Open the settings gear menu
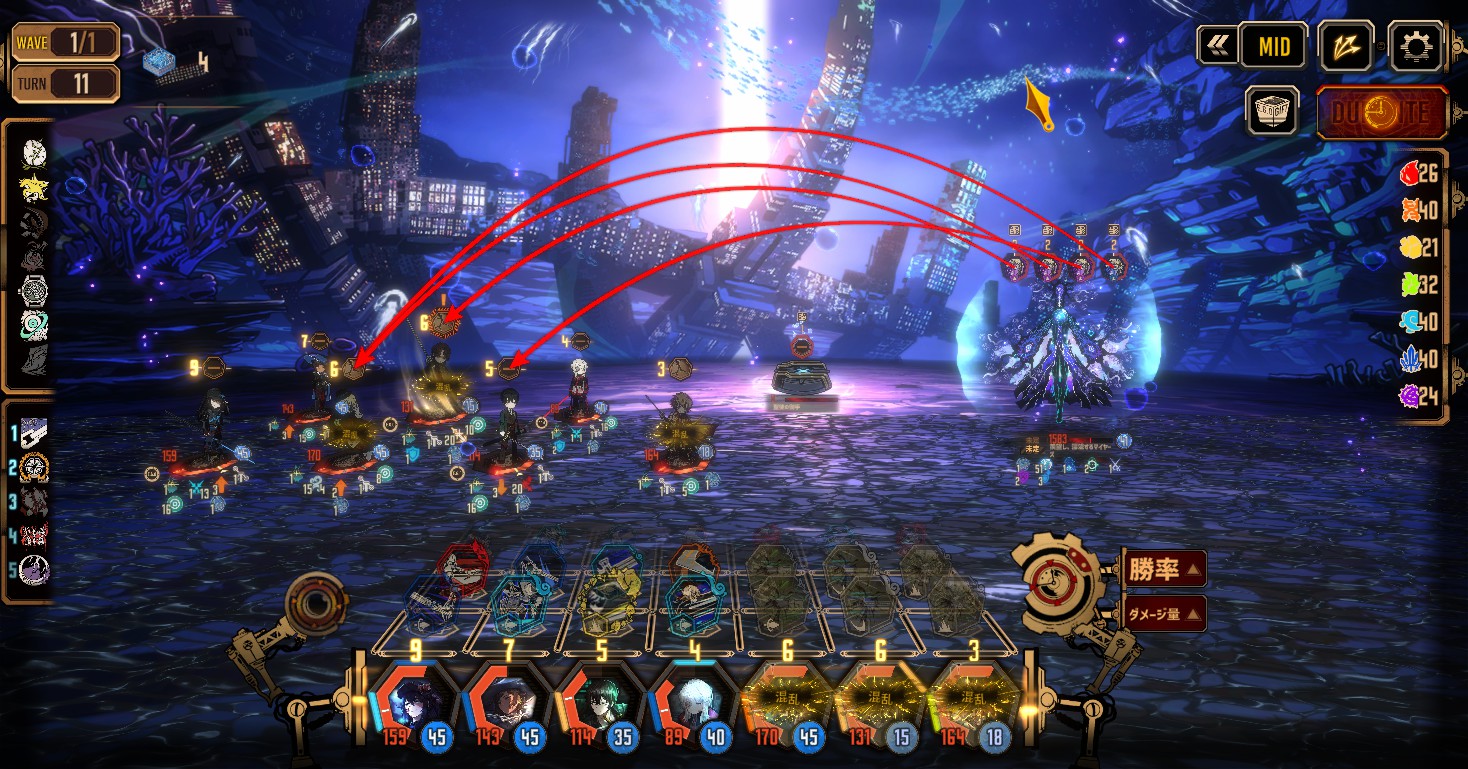The image size is (1468, 769). pos(1418,46)
